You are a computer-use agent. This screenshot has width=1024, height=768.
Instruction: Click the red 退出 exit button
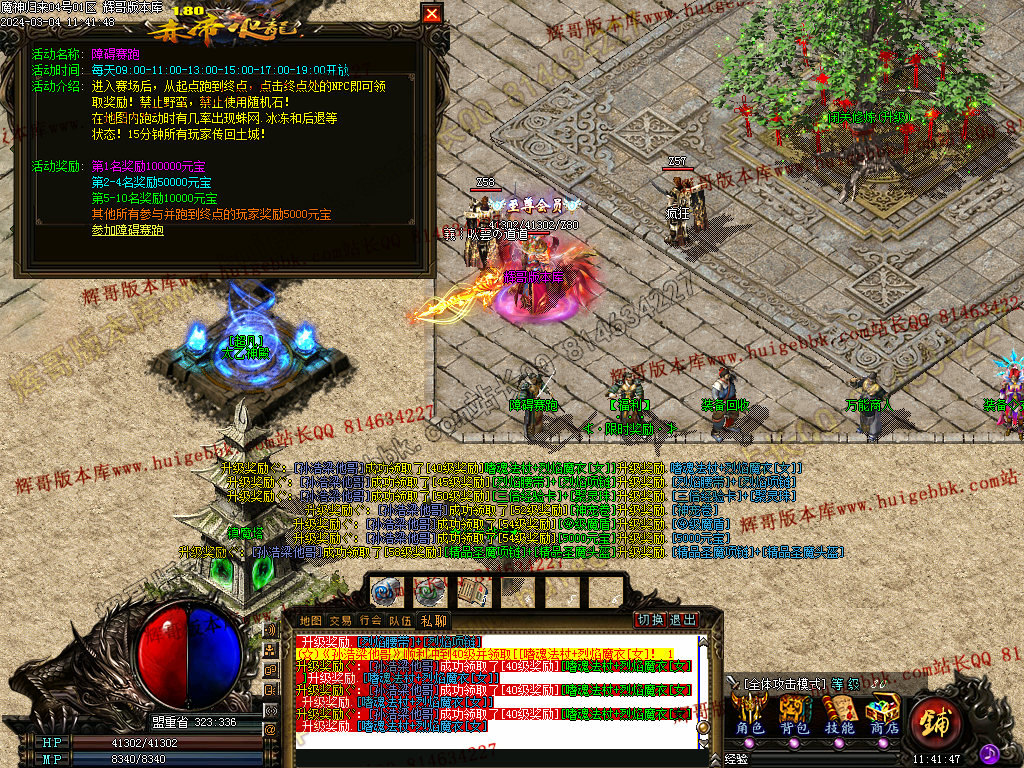[x=683, y=620]
